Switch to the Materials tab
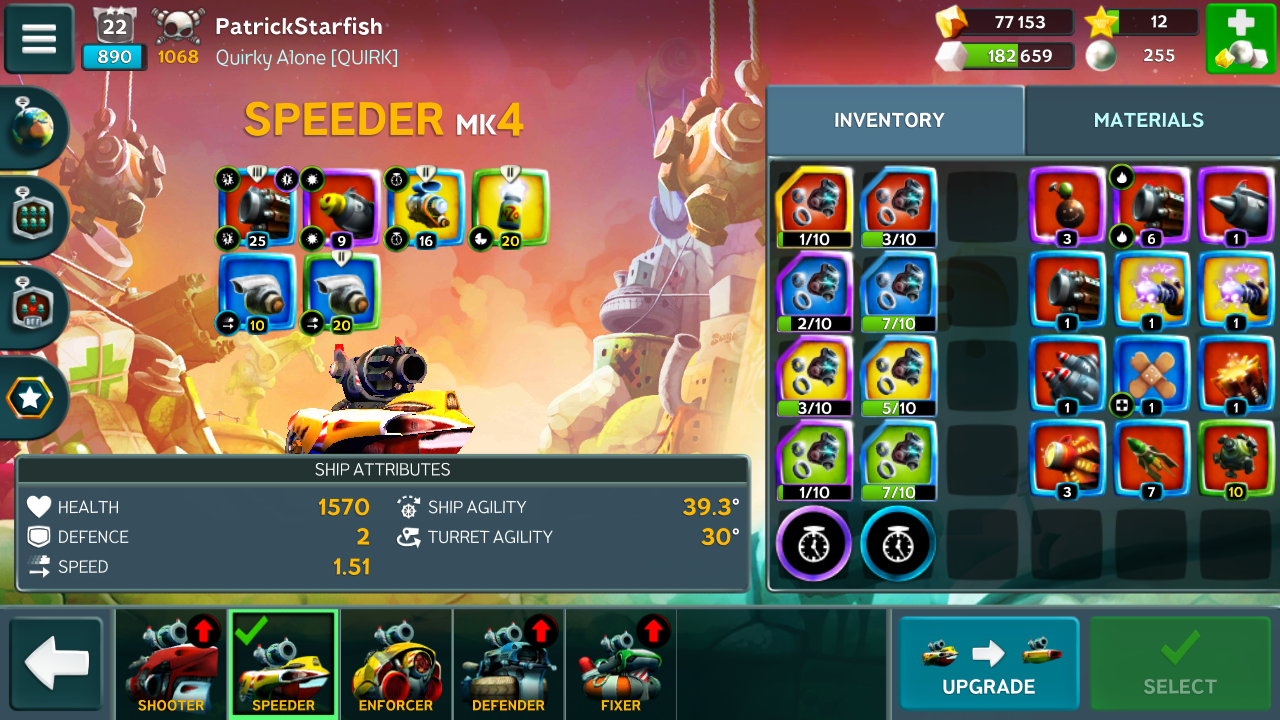Viewport: 1280px width, 720px height. click(1148, 120)
